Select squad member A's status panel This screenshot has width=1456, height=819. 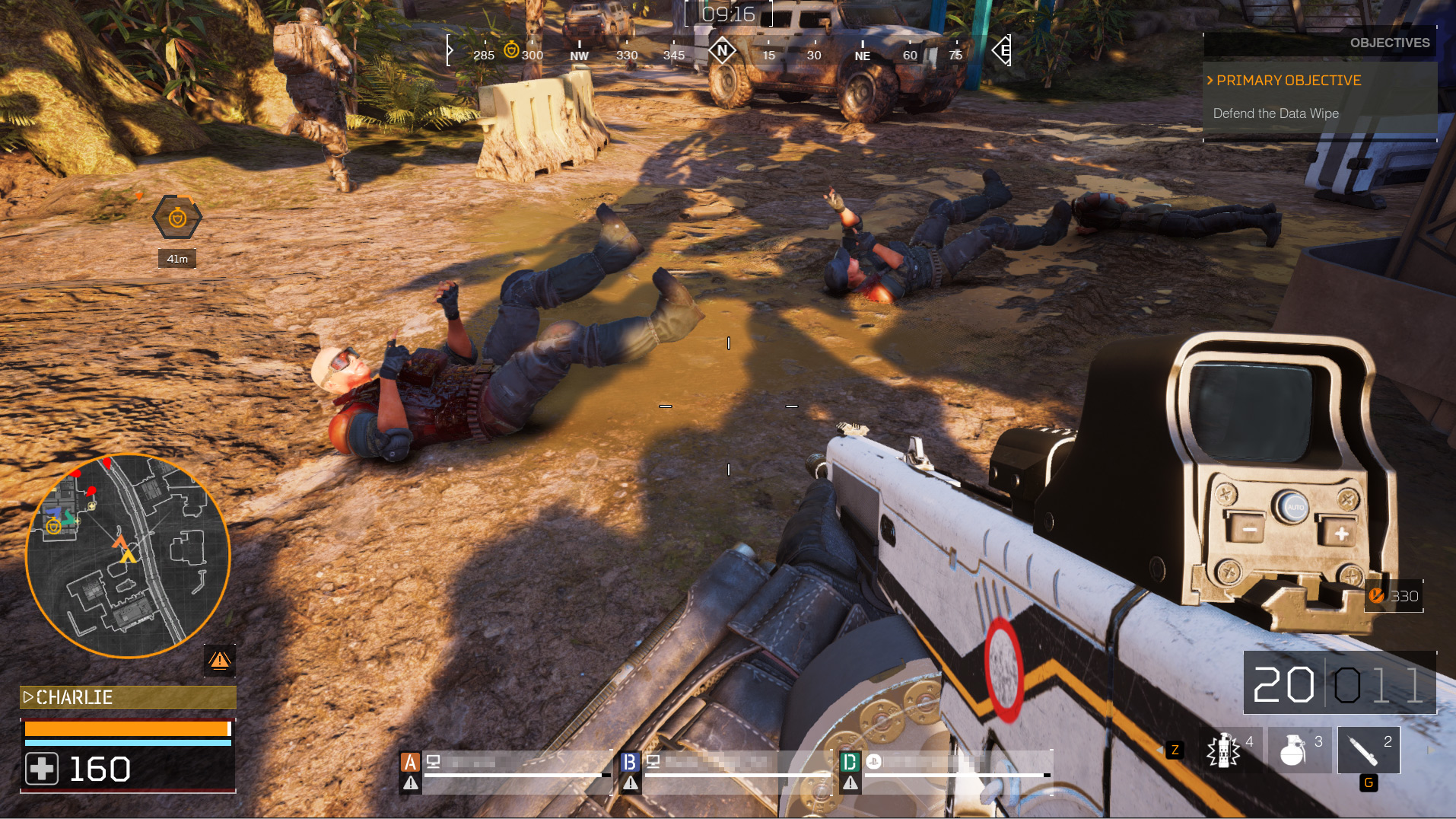(x=506, y=769)
